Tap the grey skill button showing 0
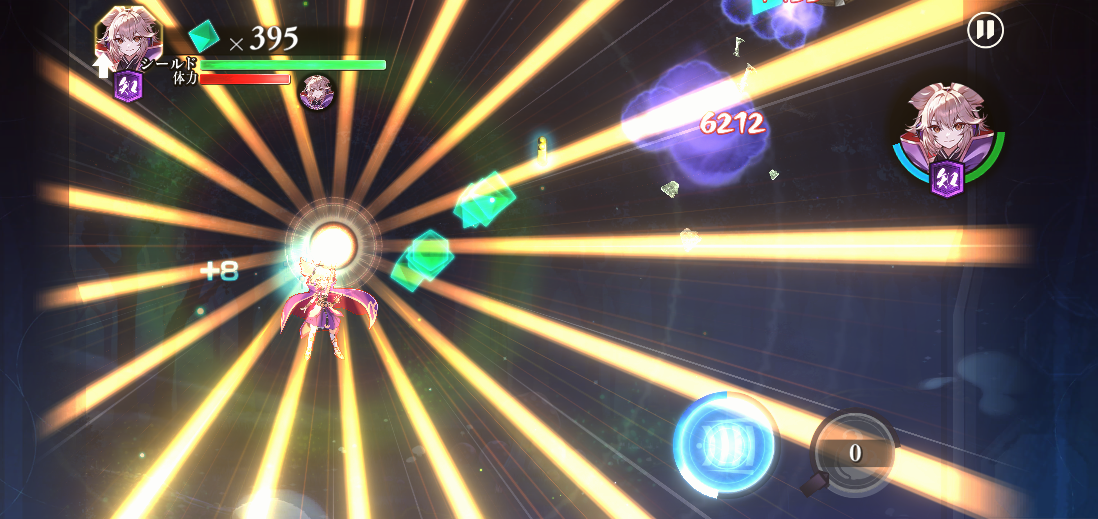Image resolution: width=1098 pixels, height=519 pixels. [853, 453]
